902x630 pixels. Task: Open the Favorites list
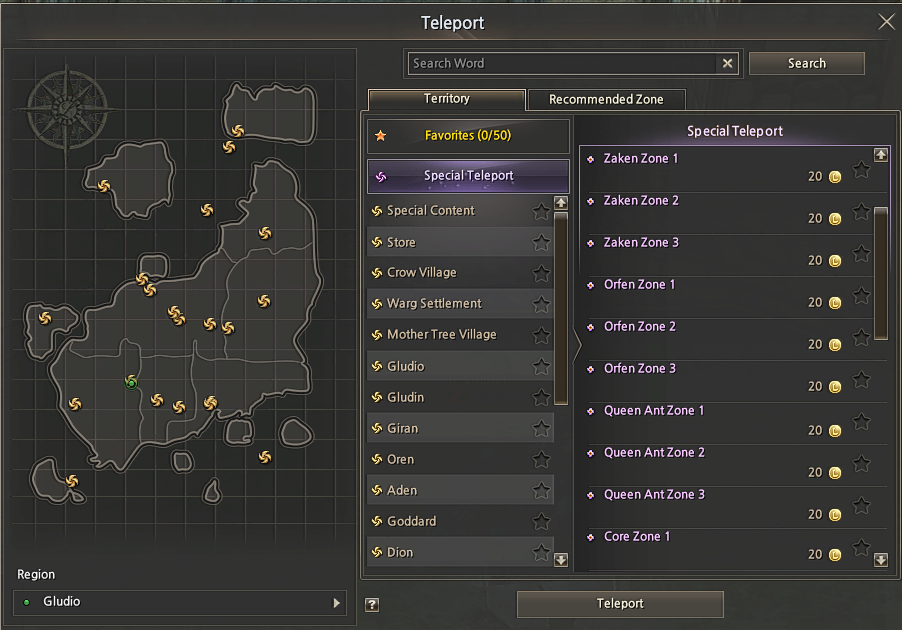[468, 135]
